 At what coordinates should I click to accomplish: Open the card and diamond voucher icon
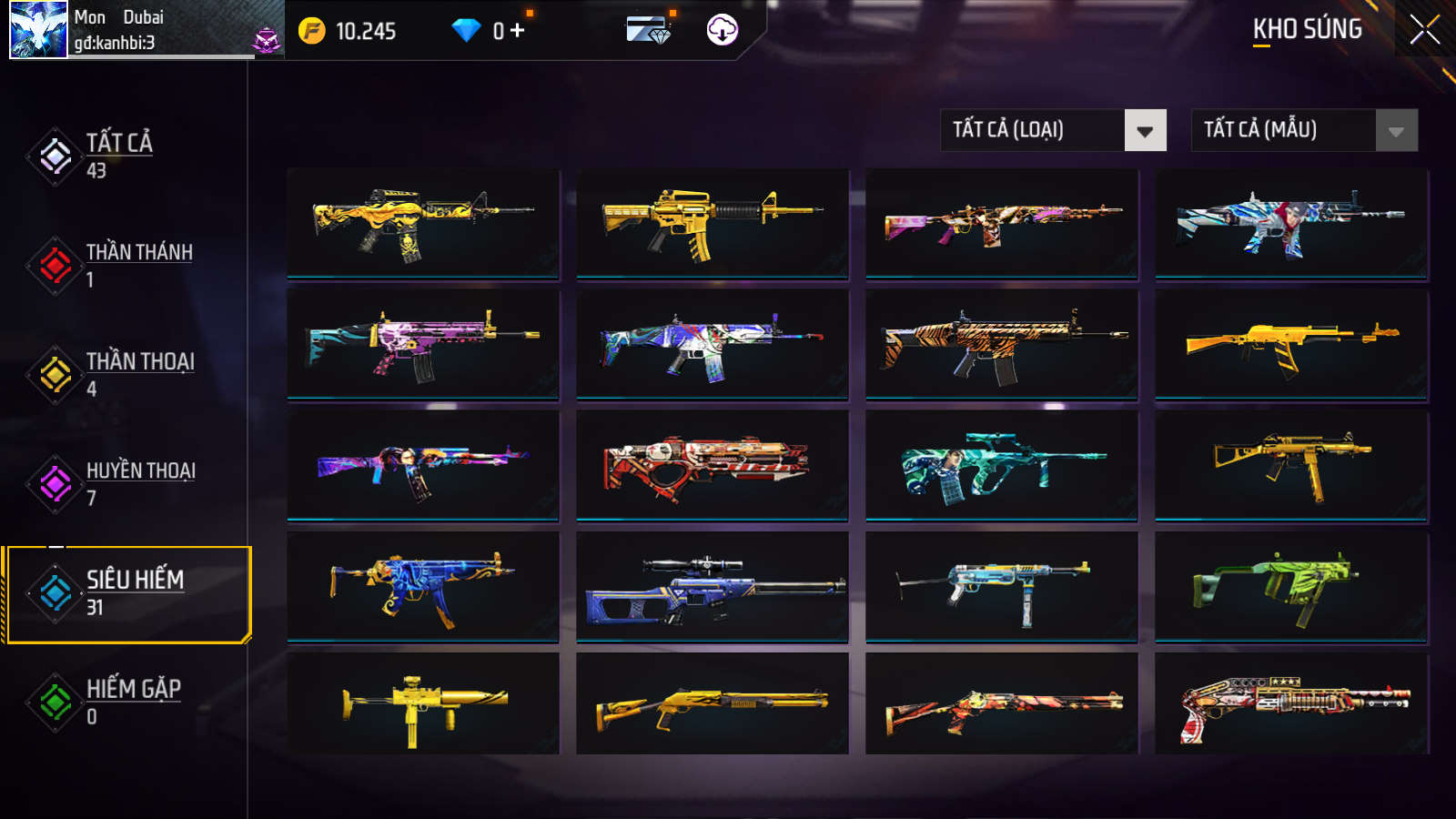coord(649,30)
